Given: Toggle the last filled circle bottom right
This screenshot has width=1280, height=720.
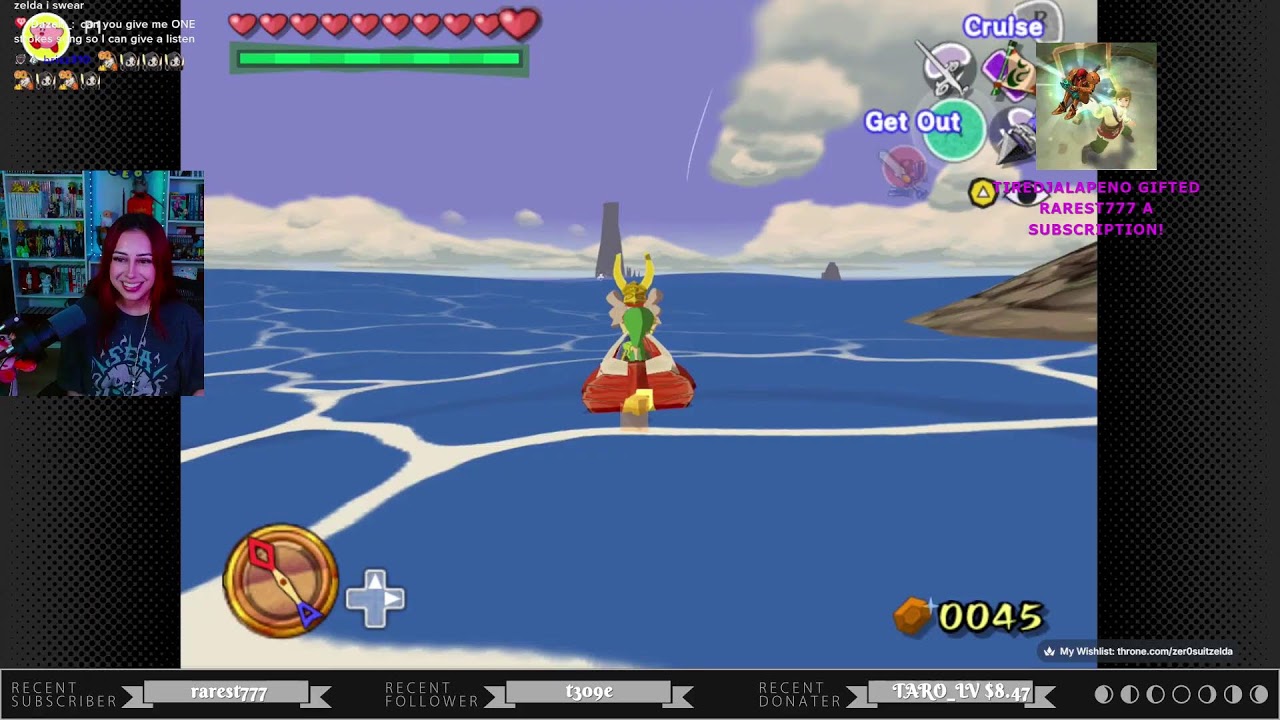Looking at the screenshot, I should point(1258,695).
